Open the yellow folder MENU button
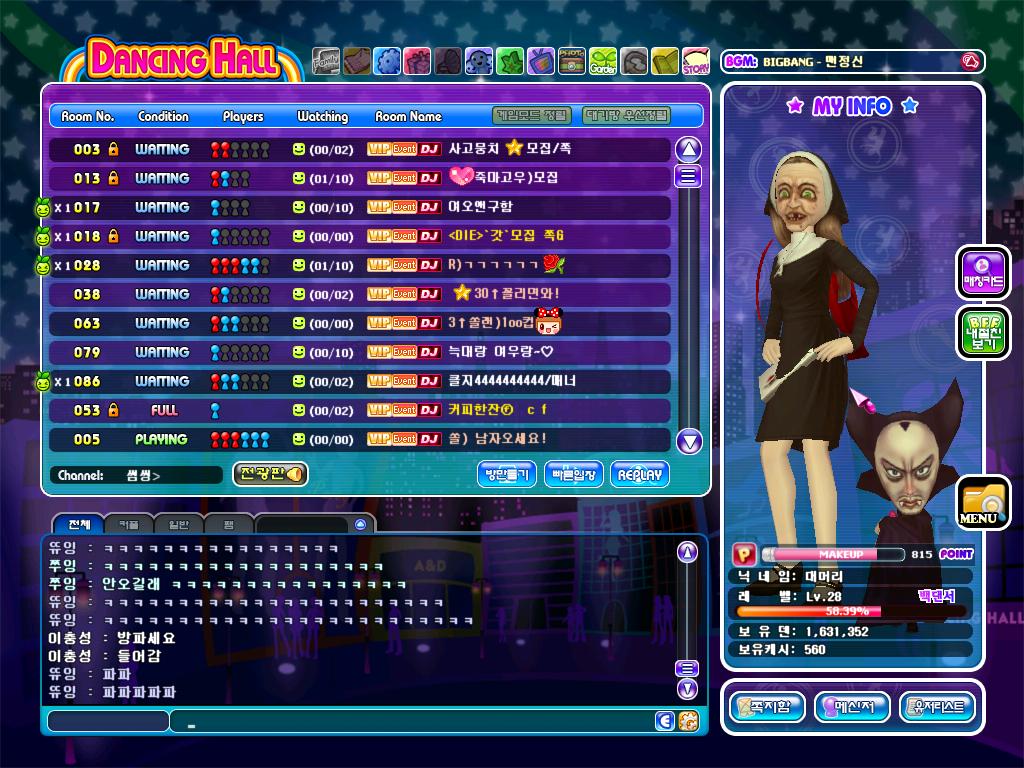 pos(982,503)
